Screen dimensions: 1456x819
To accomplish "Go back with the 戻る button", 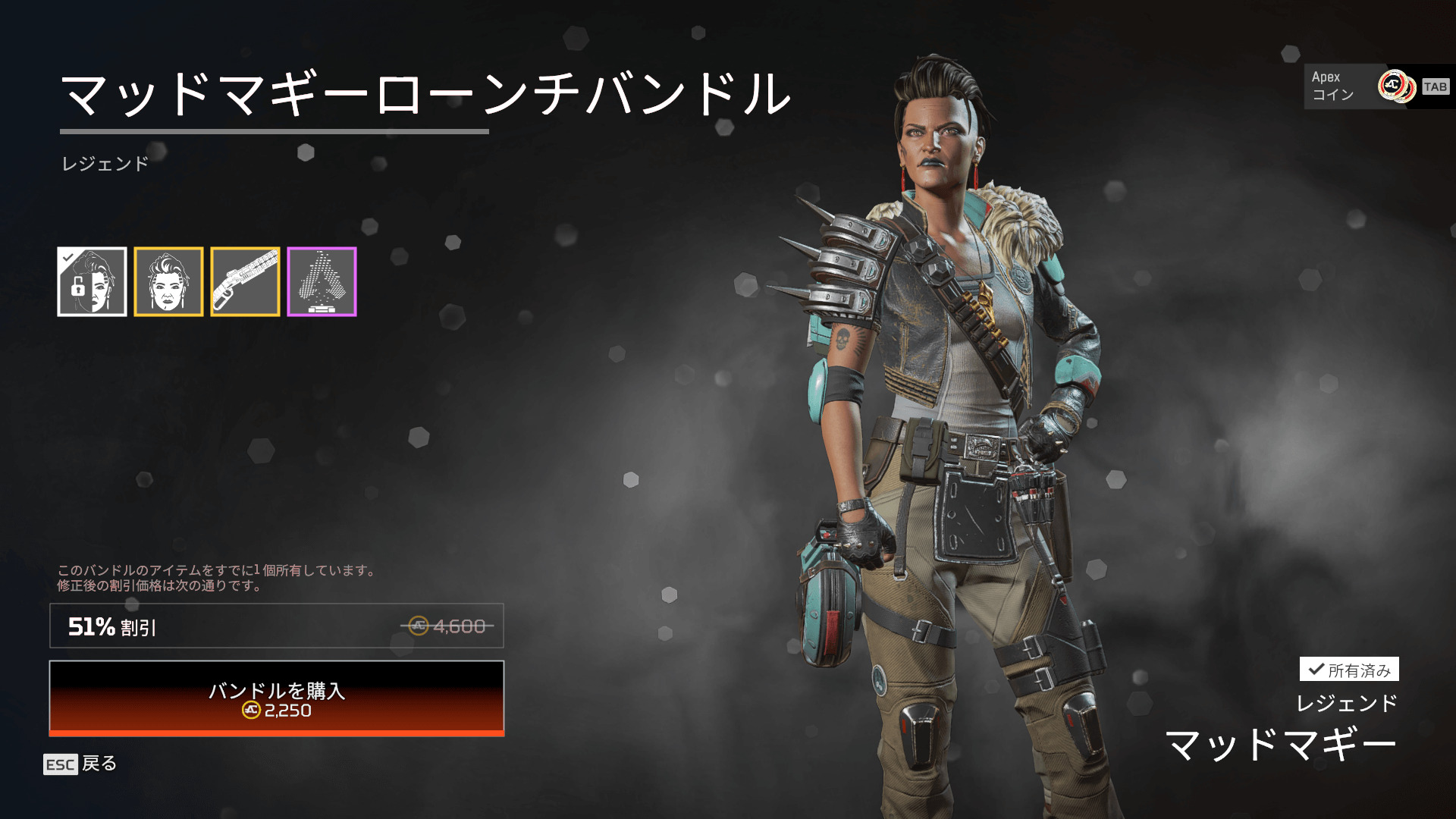I will coord(80,764).
